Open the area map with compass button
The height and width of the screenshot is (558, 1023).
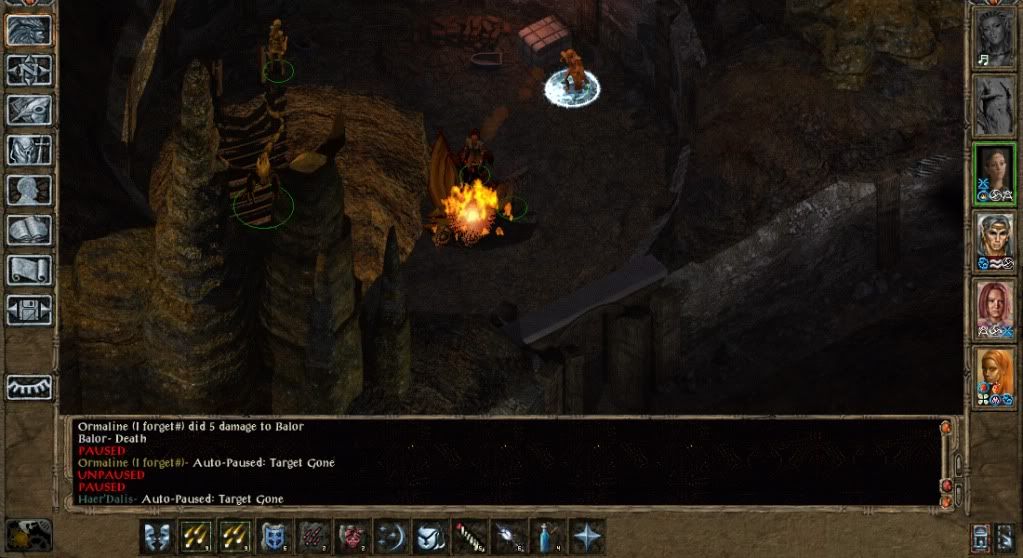[29, 70]
